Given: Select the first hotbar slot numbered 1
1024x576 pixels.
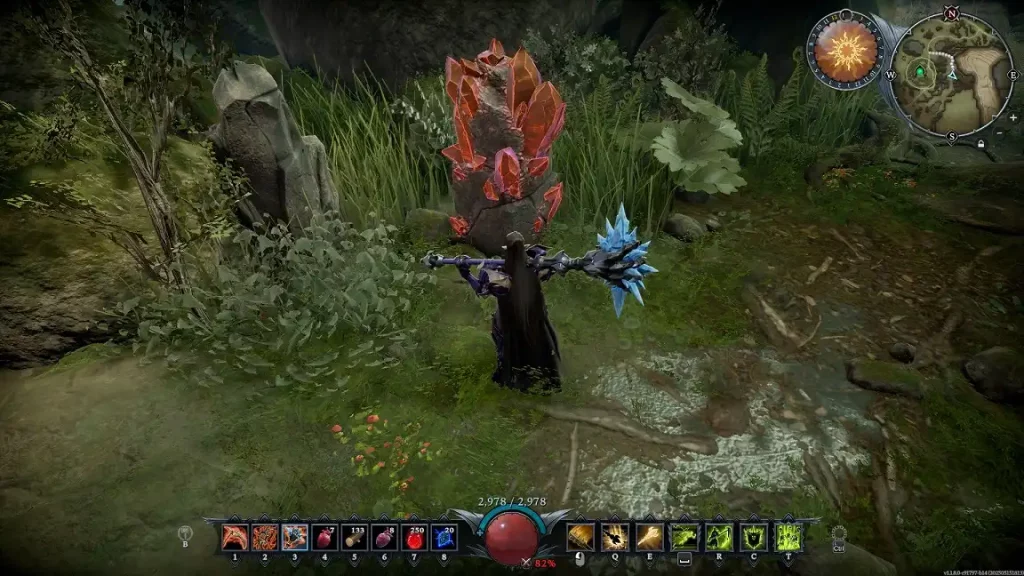Looking at the screenshot, I should [x=235, y=538].
